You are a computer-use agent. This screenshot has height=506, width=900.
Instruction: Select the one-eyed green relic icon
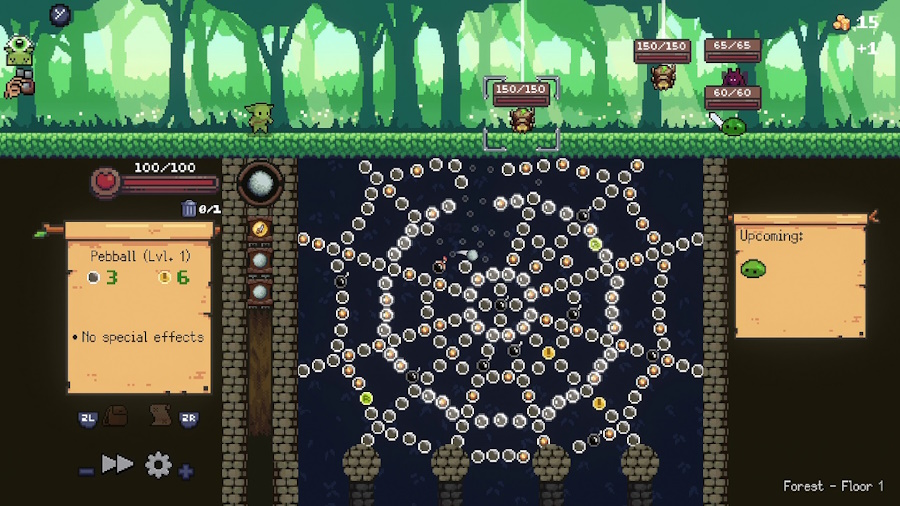[x=19, y=52]
